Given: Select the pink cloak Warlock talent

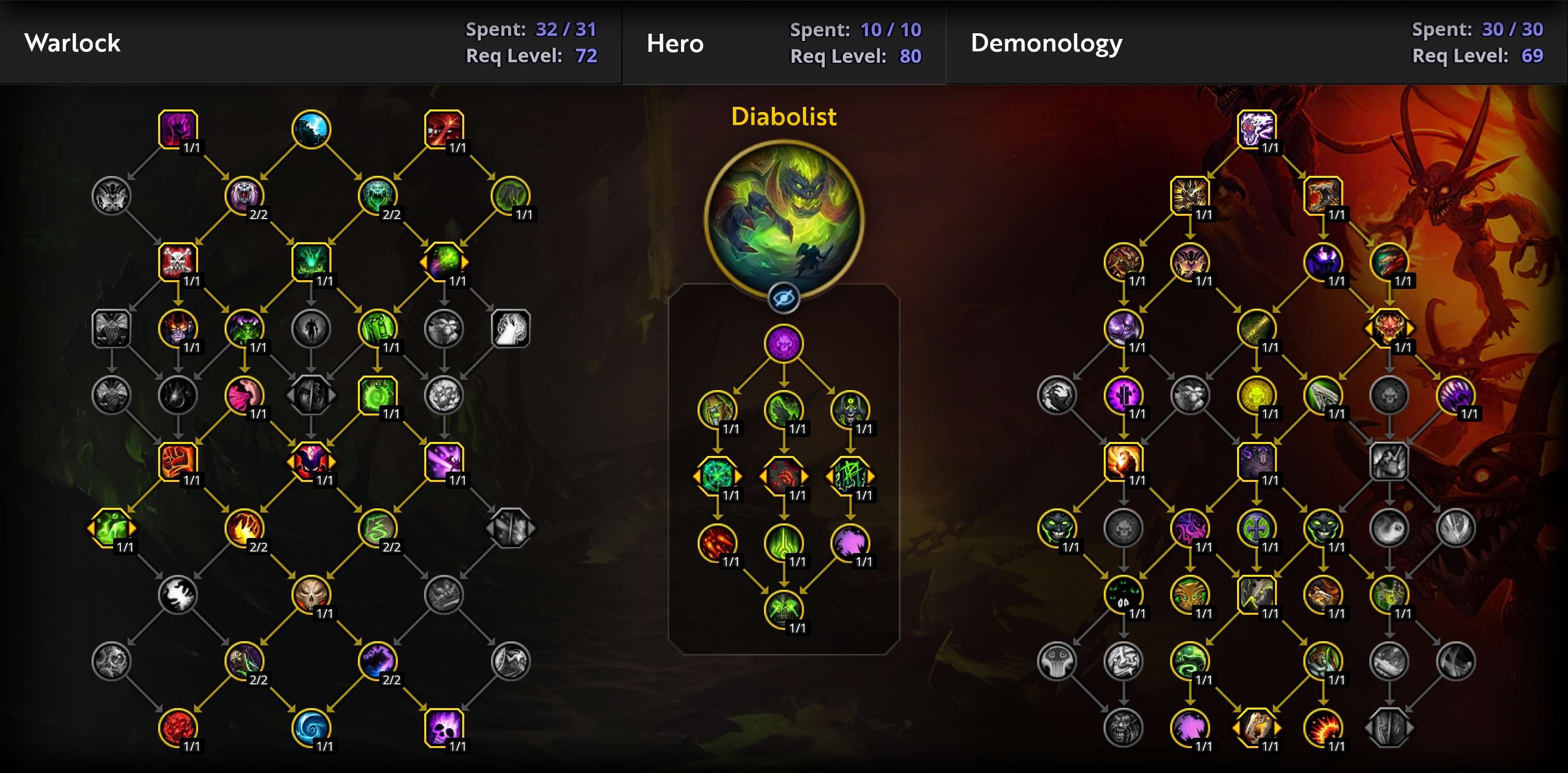Looking at the screenshot, I should (244, 395).
